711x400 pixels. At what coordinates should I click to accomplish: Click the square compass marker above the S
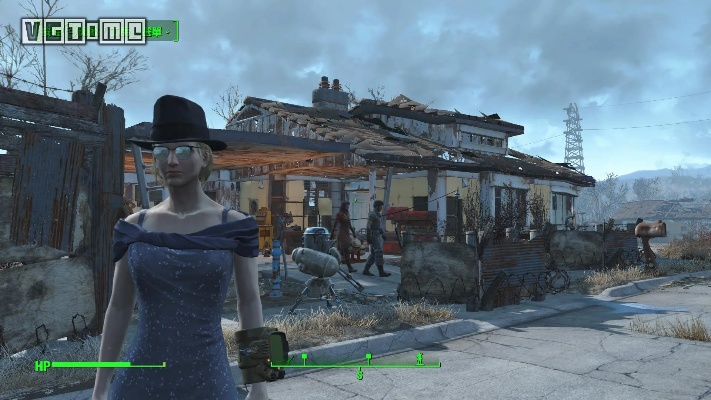368,357
